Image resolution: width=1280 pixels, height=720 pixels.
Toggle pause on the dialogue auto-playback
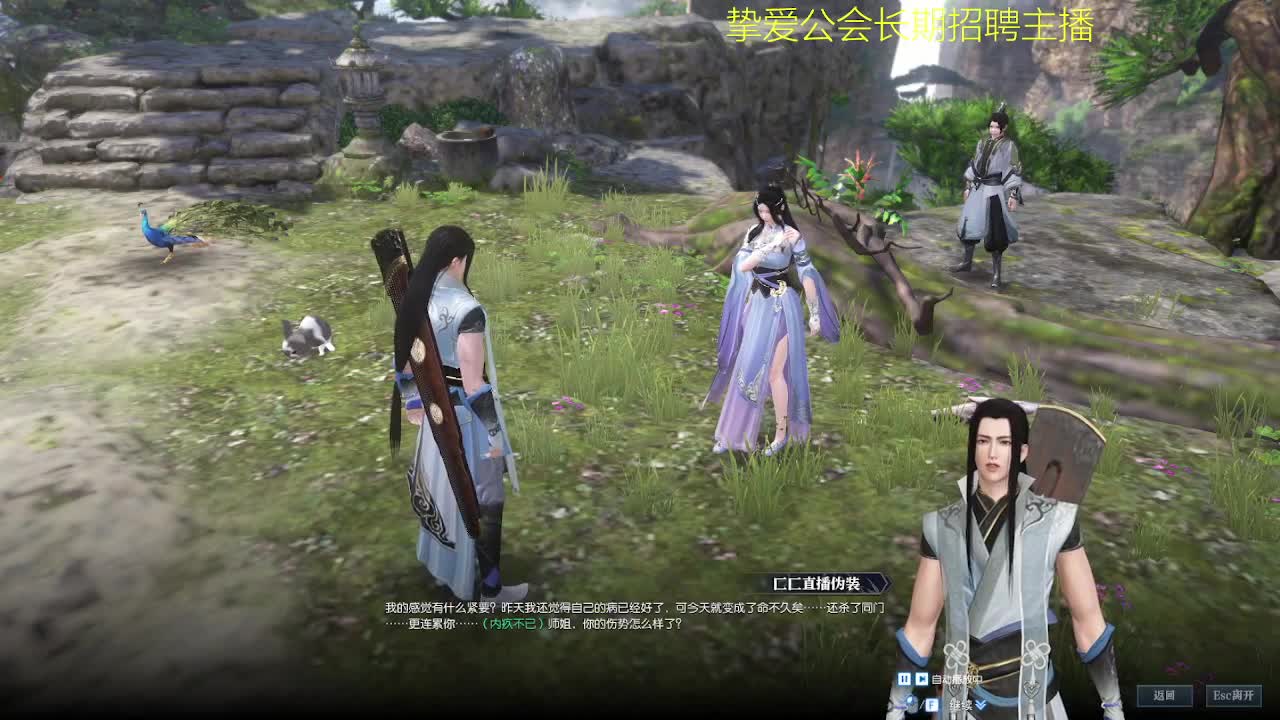(904, 680)
